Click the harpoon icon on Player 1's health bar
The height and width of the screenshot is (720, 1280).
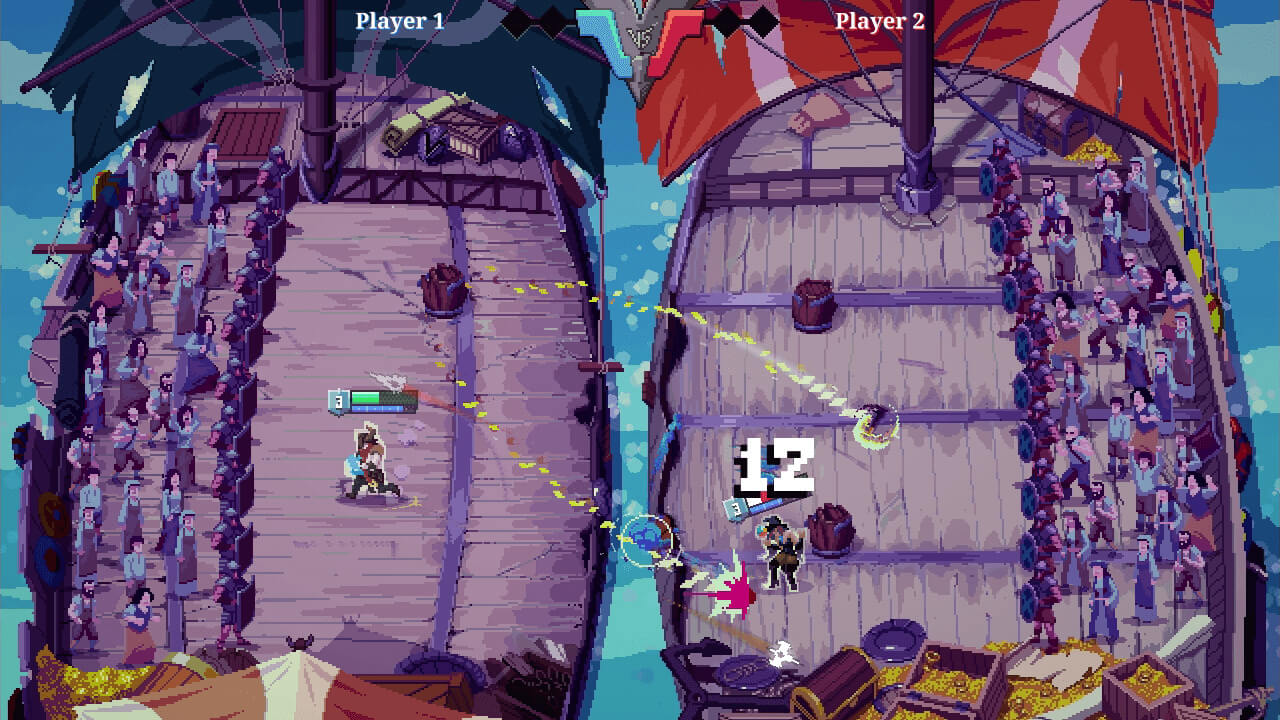click(392, 380)
